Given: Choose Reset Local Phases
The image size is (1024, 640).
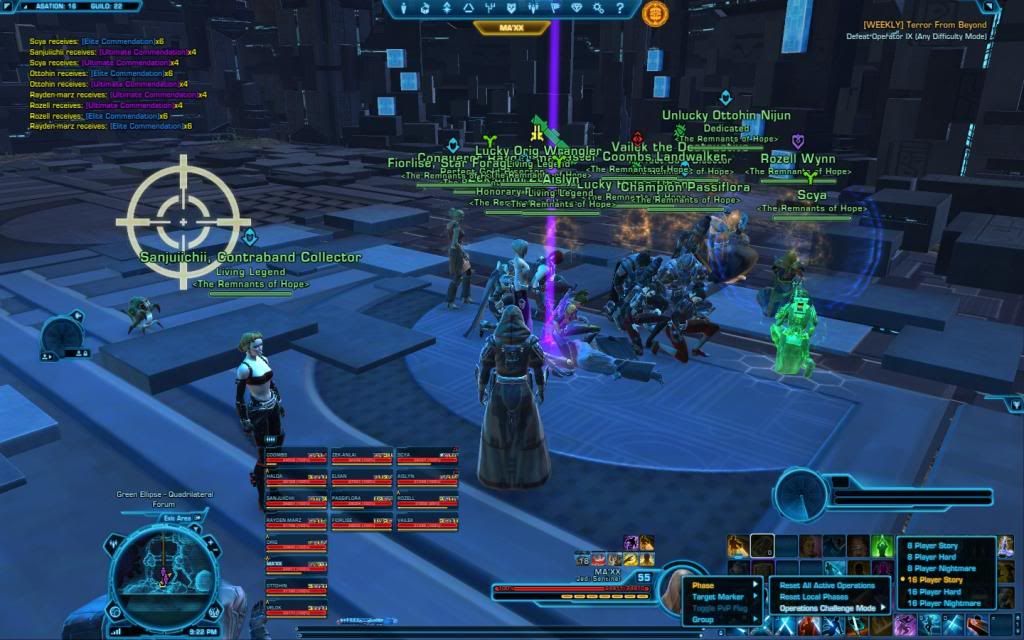Looking at the screenshot, I should (x=814, y=597).
